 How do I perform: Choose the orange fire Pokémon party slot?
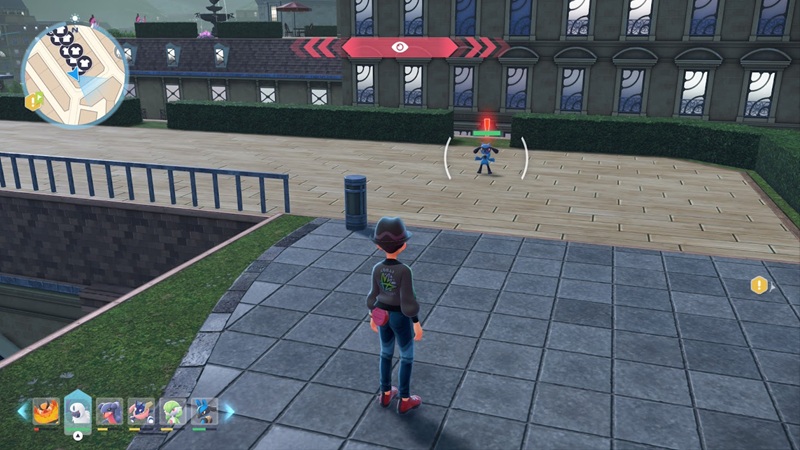(x=46, y=411)
